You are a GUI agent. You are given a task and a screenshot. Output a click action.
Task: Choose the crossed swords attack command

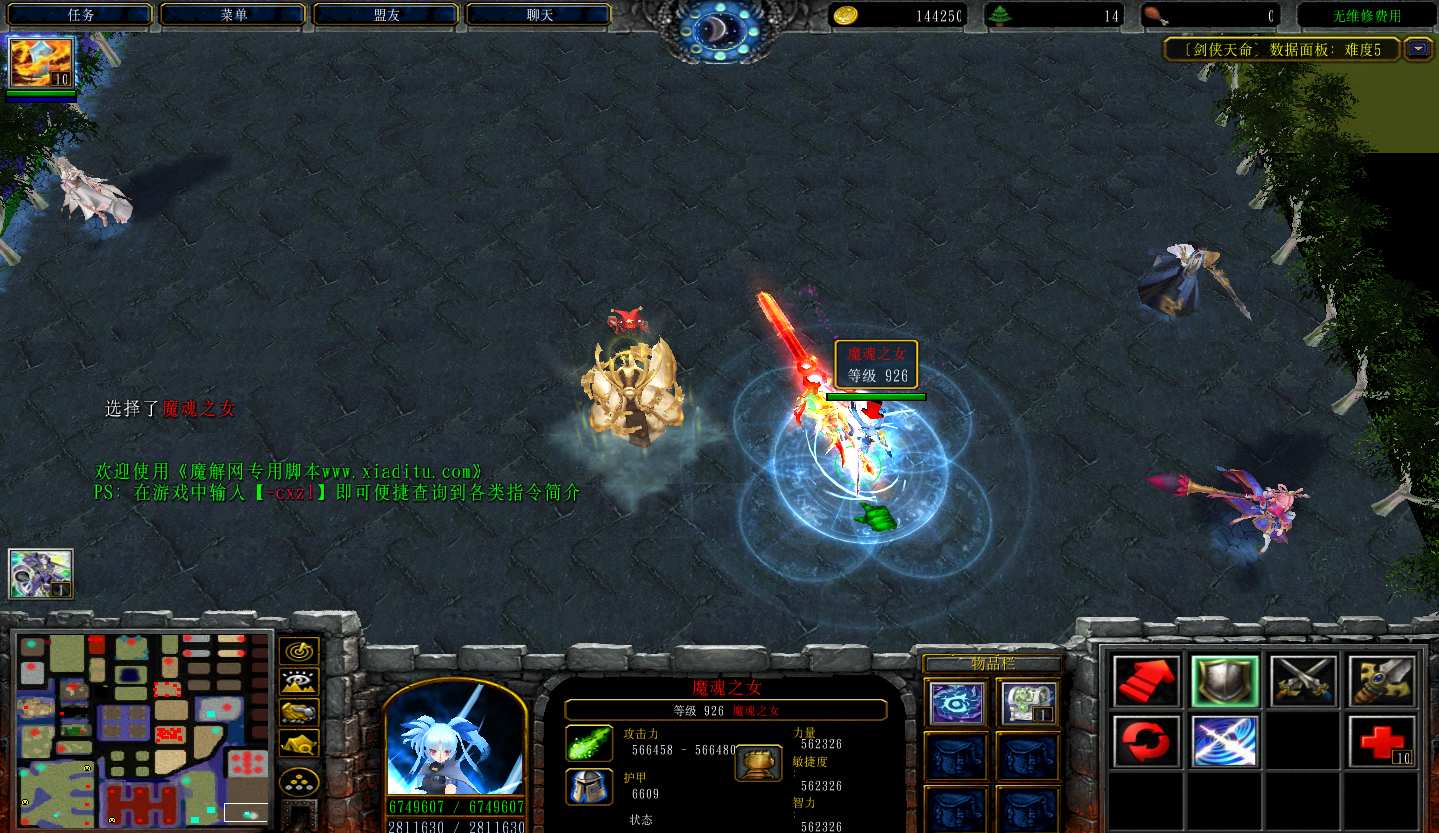point(1303,682)
